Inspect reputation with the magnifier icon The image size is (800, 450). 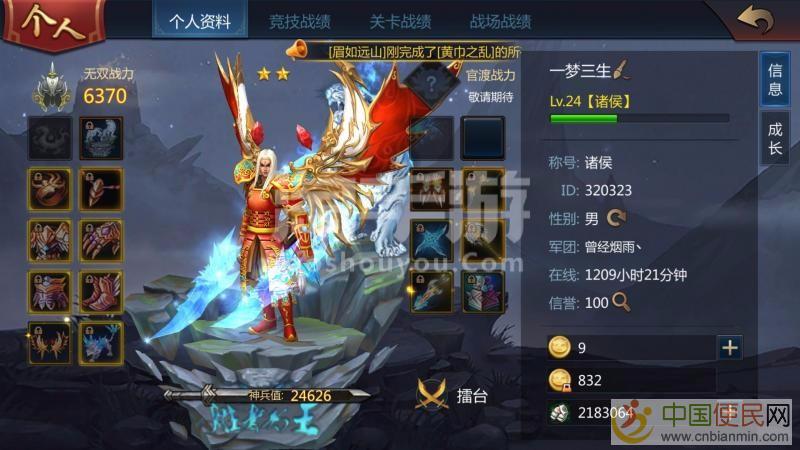621,300
